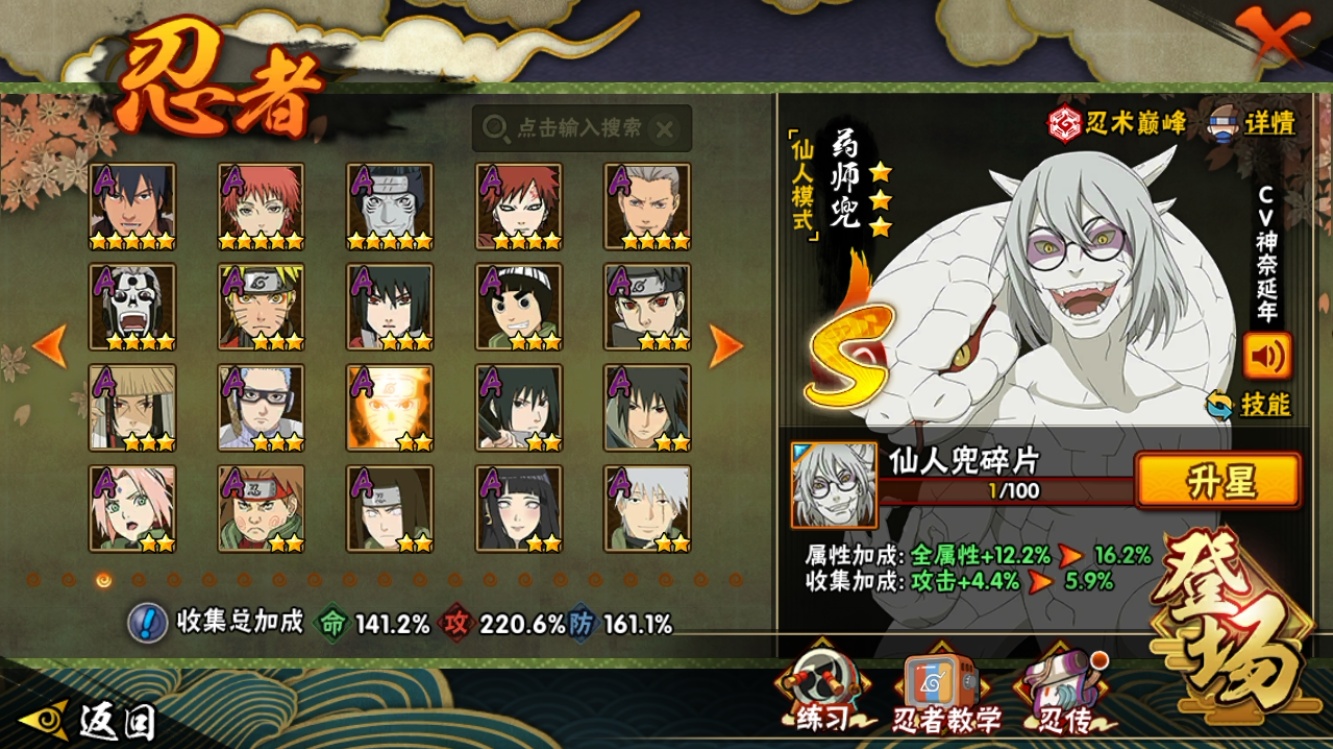Show next page with right arrow

coord(726,346)
